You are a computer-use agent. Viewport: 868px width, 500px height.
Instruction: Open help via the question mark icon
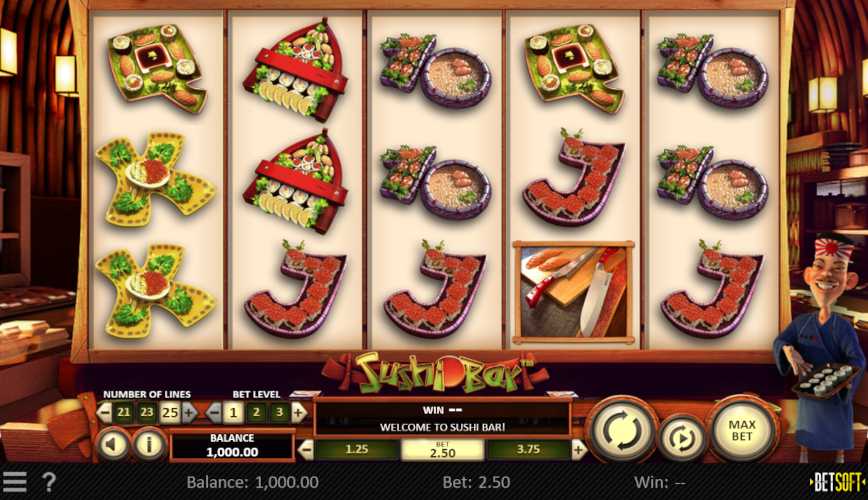(x=47, y=483)
